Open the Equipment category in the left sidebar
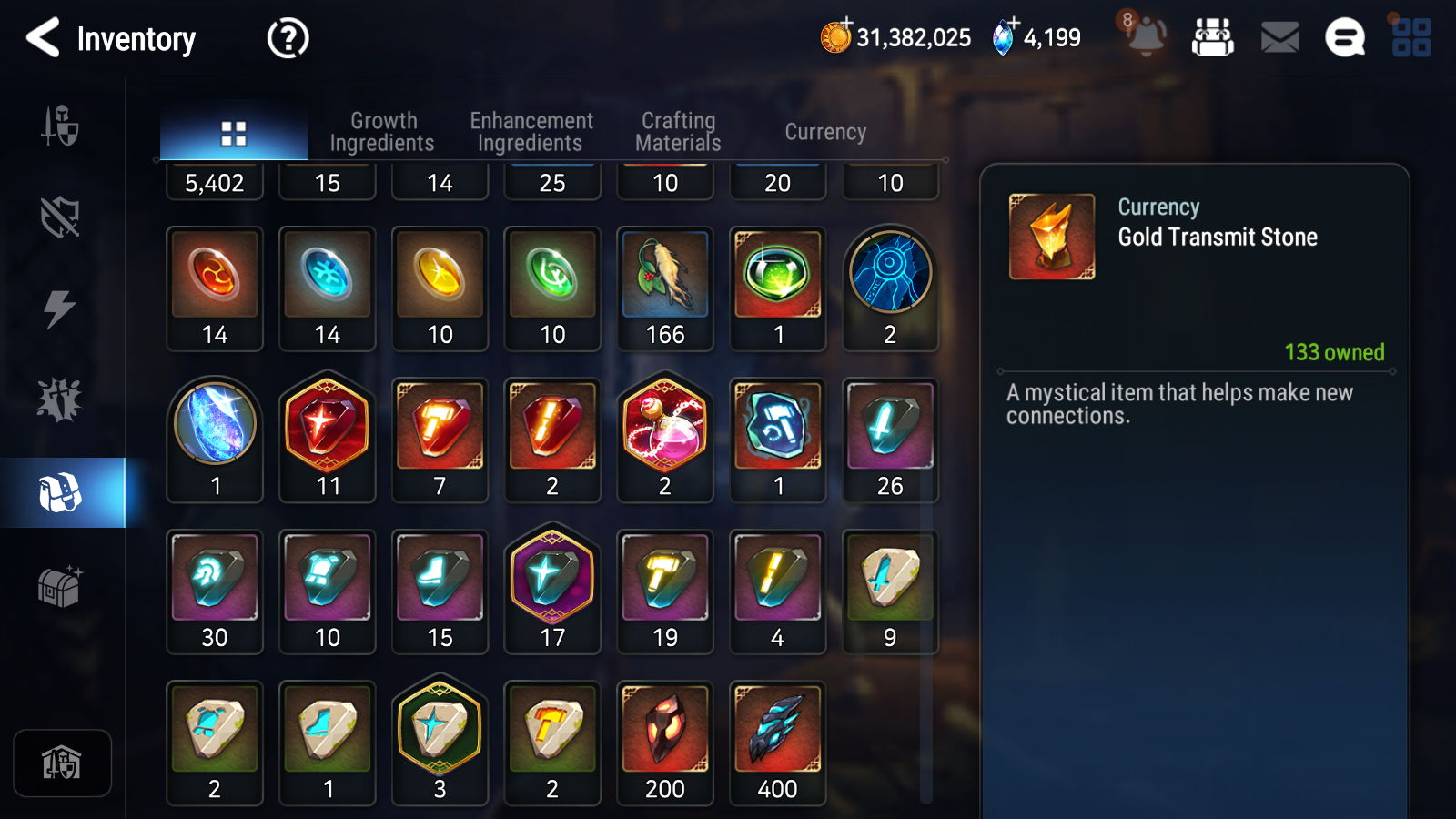1456x819 pixels. click(60, 127)
